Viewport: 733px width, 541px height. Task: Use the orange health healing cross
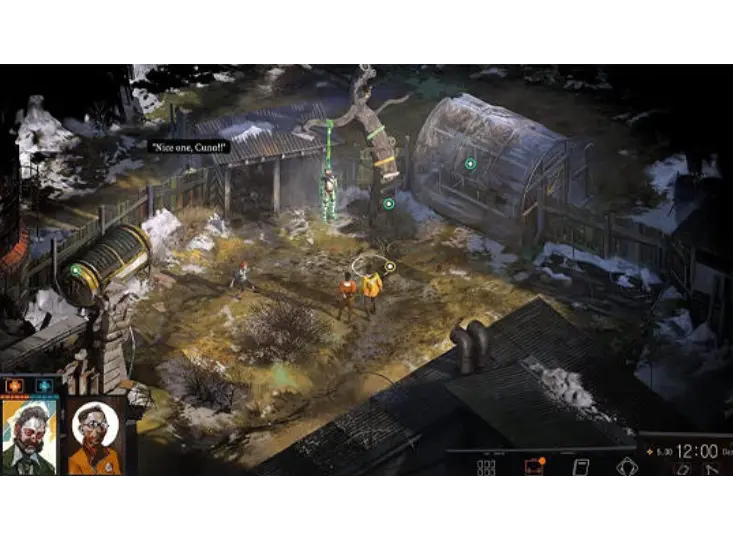click(x=16, y=384)
